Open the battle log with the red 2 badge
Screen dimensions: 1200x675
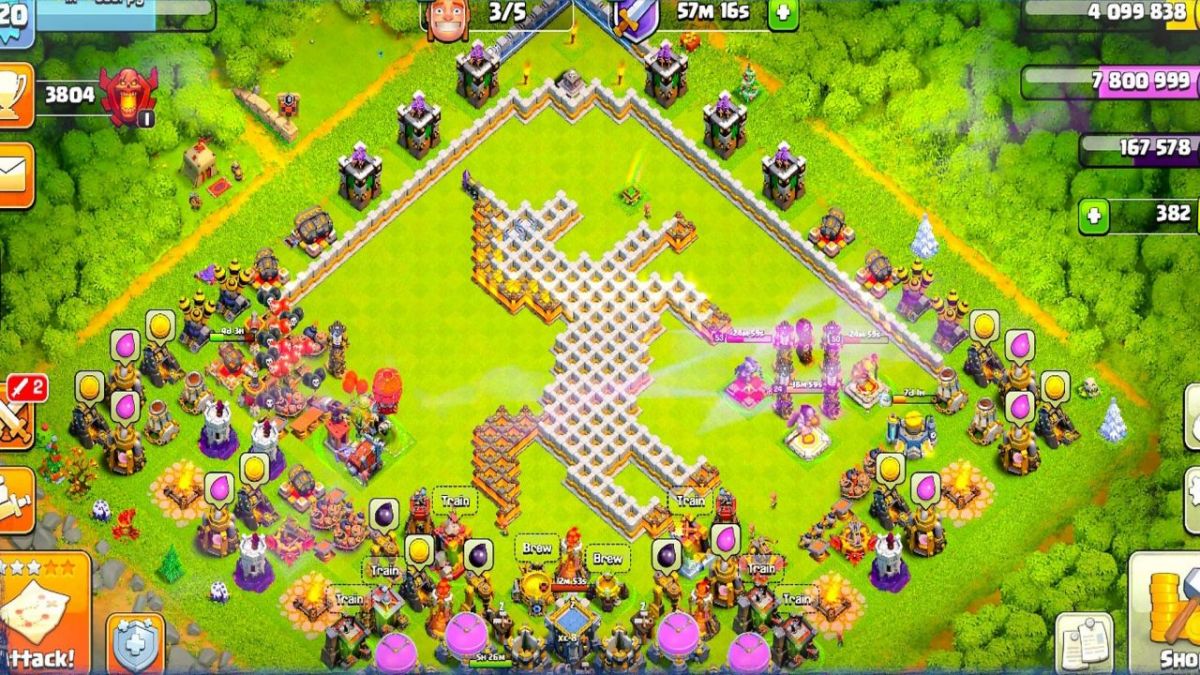(17, 412)
